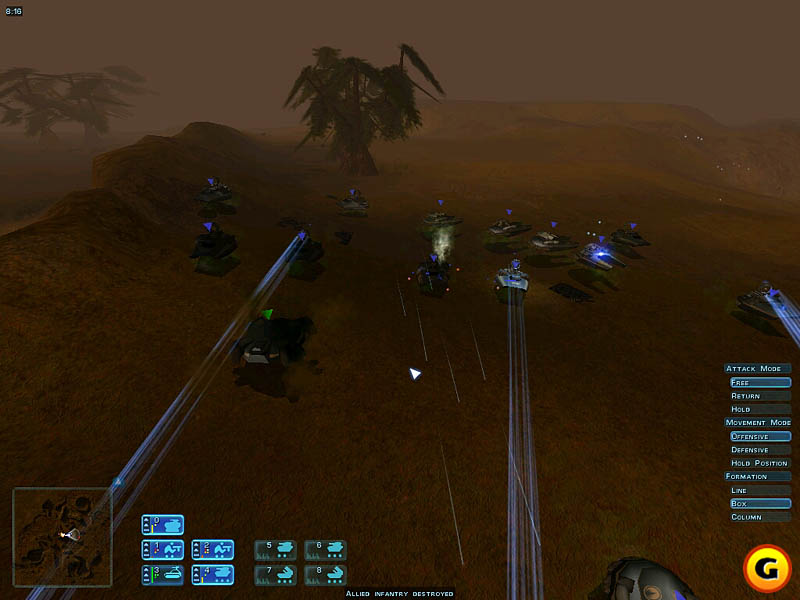Switch to Column formation
Screen dimensions: 800x600
[759, 517]
